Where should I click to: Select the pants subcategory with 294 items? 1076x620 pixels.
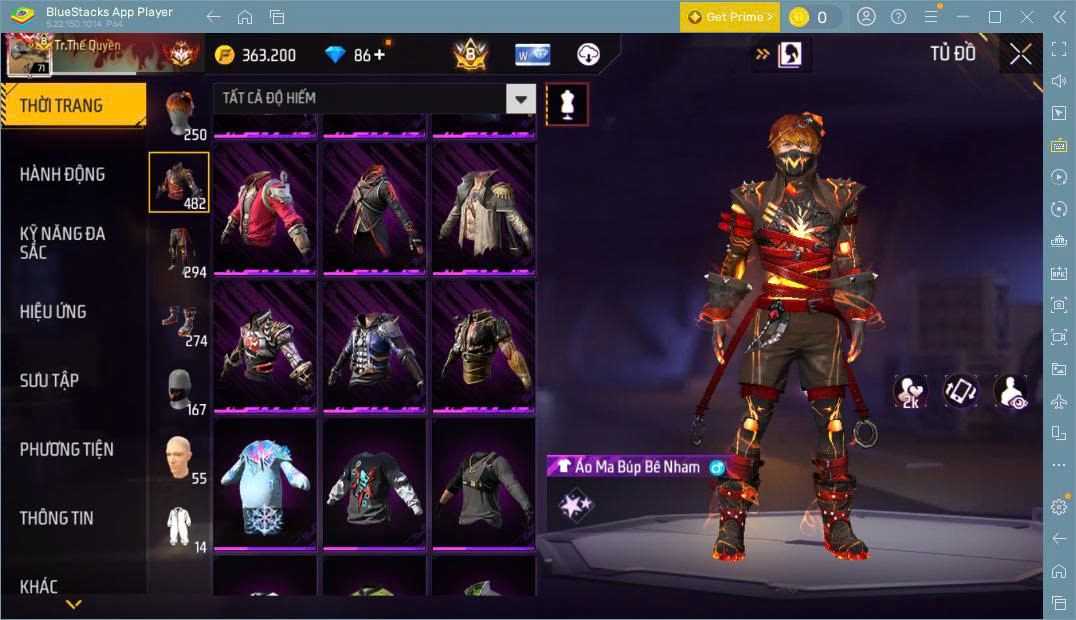[x=180, y=251]
